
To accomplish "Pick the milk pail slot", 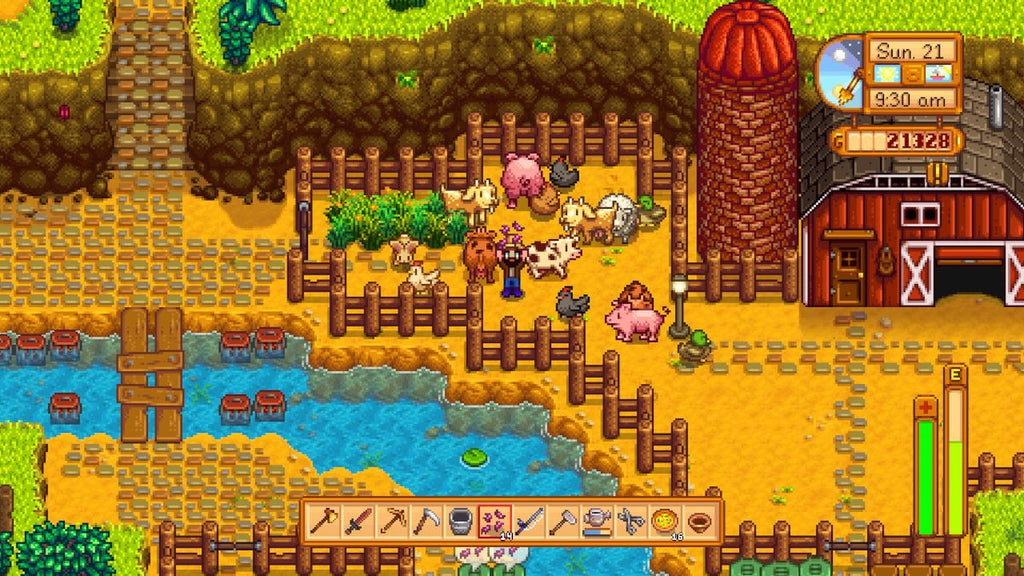I will click(461, 521).
